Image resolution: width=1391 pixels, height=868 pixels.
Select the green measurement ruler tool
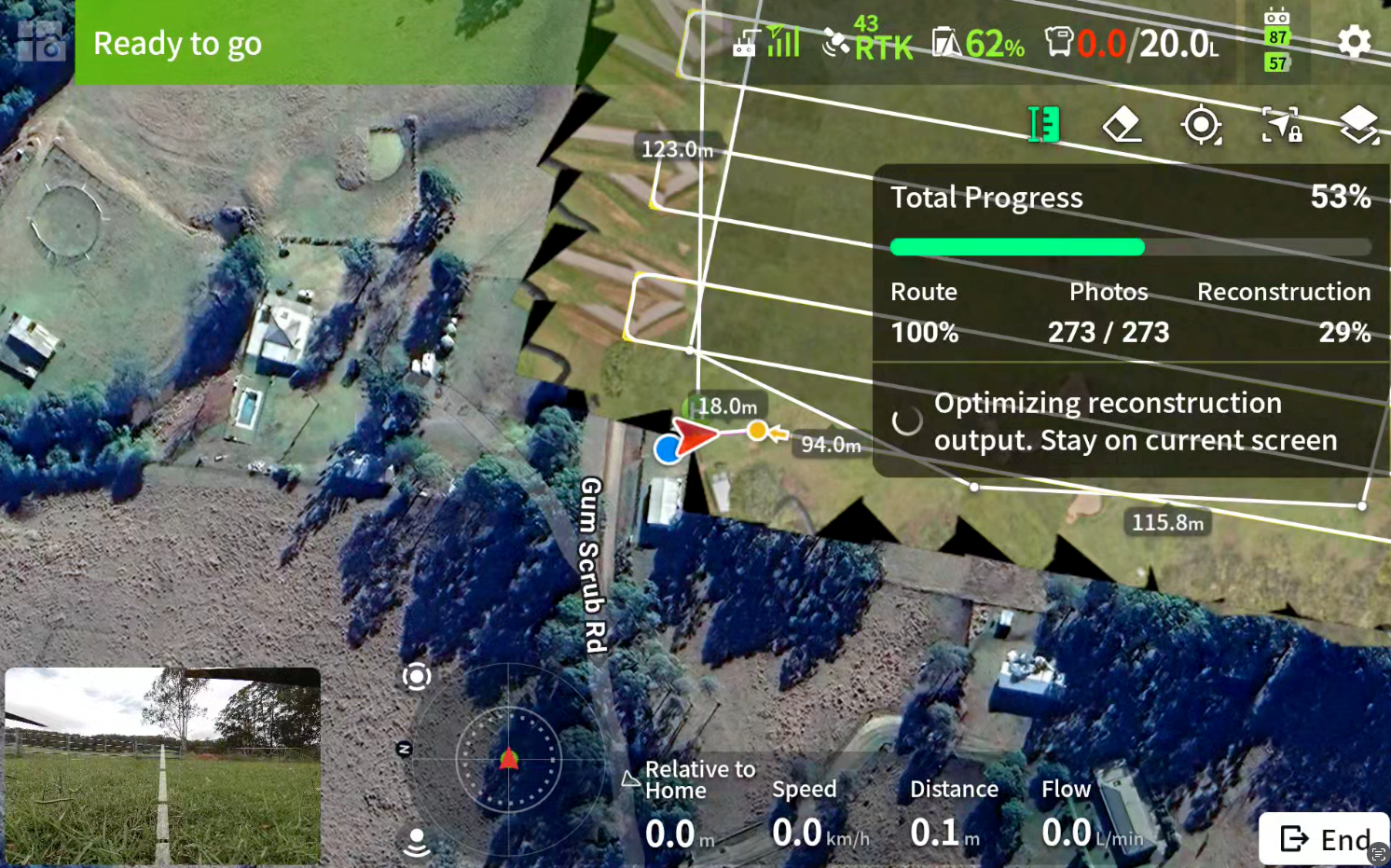[x=1044, y=124]
